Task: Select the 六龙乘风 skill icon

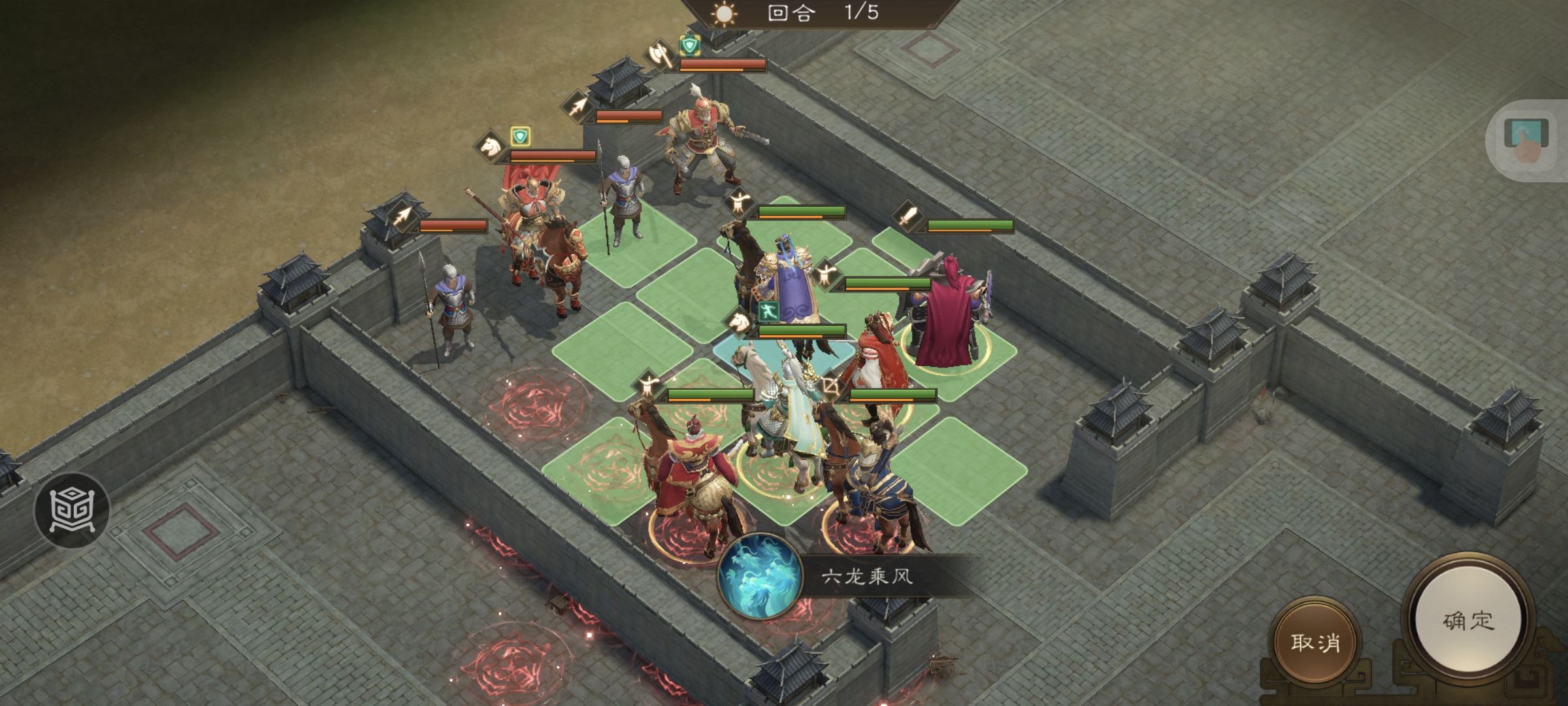Action: (760, 576)
